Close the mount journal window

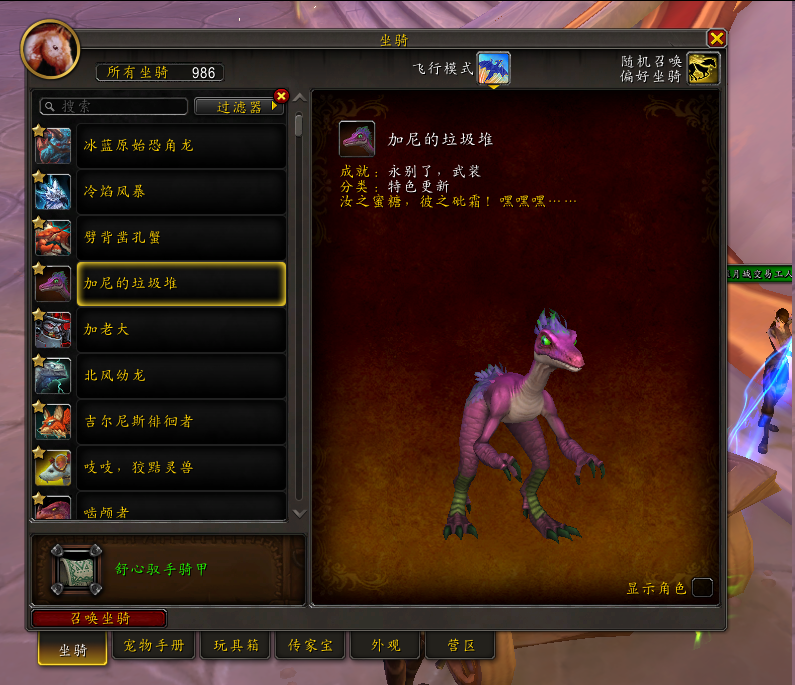[716, 39]
